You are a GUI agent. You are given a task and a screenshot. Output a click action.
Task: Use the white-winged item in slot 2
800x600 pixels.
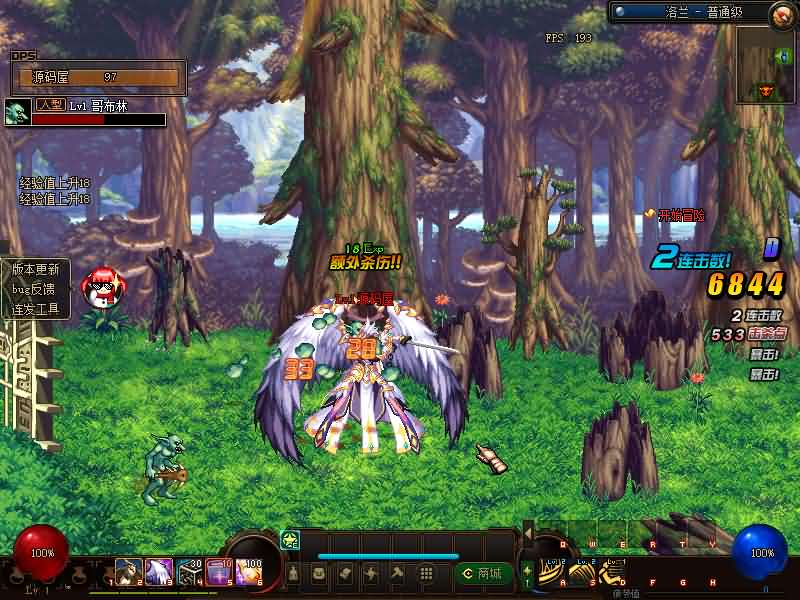point(159,572)
